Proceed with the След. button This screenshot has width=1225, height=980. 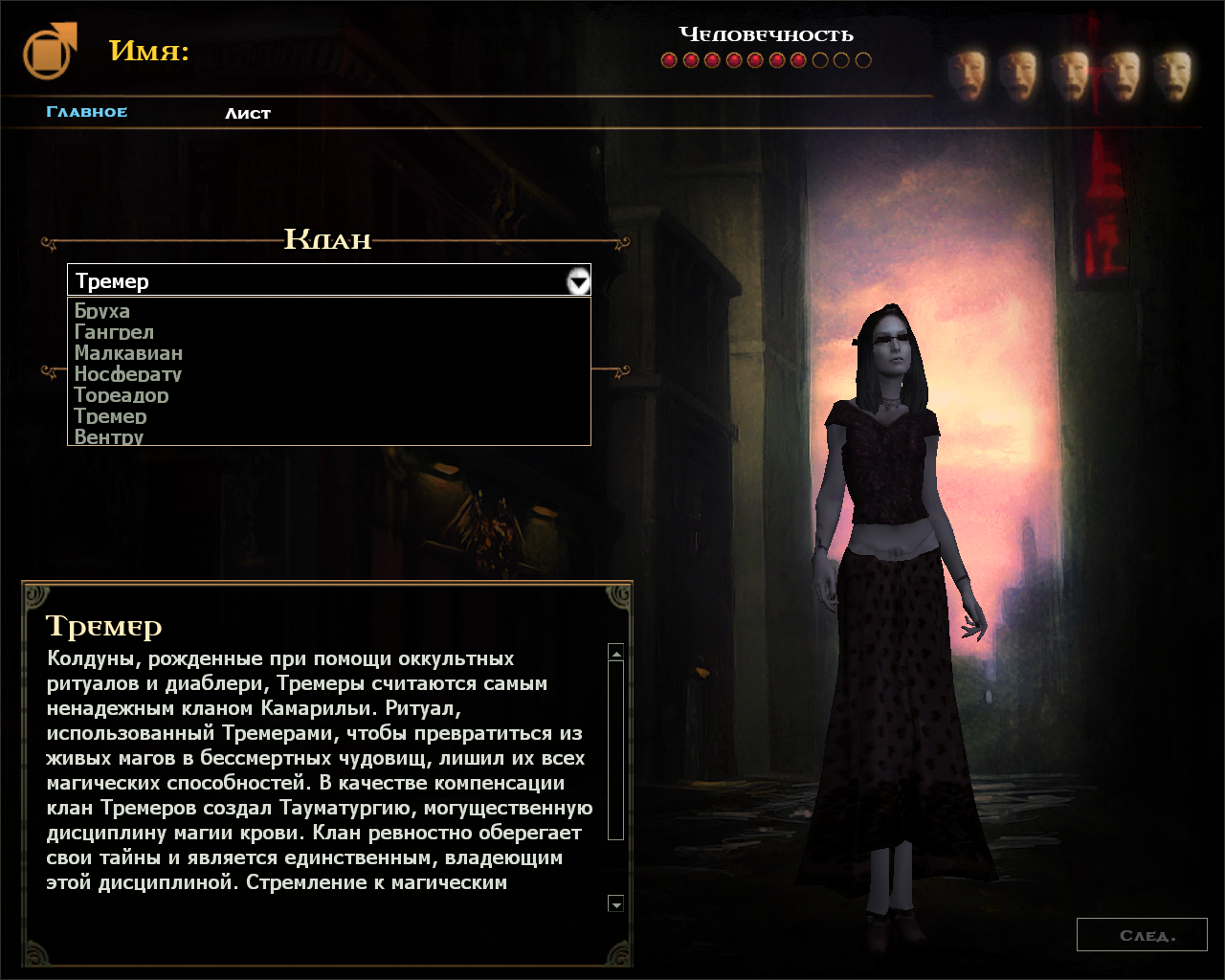(x=1142, y=935)
